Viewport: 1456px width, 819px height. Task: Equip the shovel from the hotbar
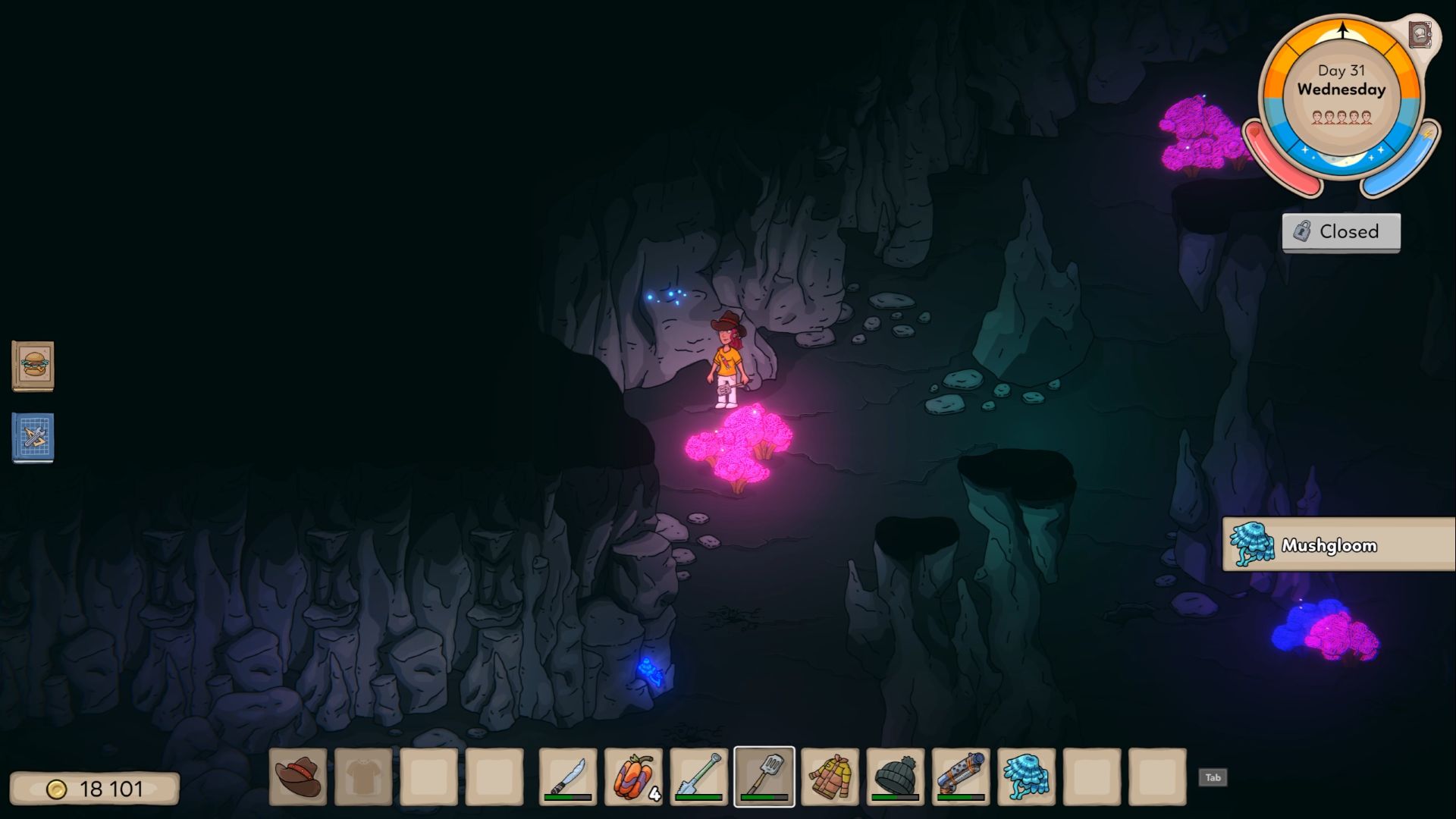(698, 777)
